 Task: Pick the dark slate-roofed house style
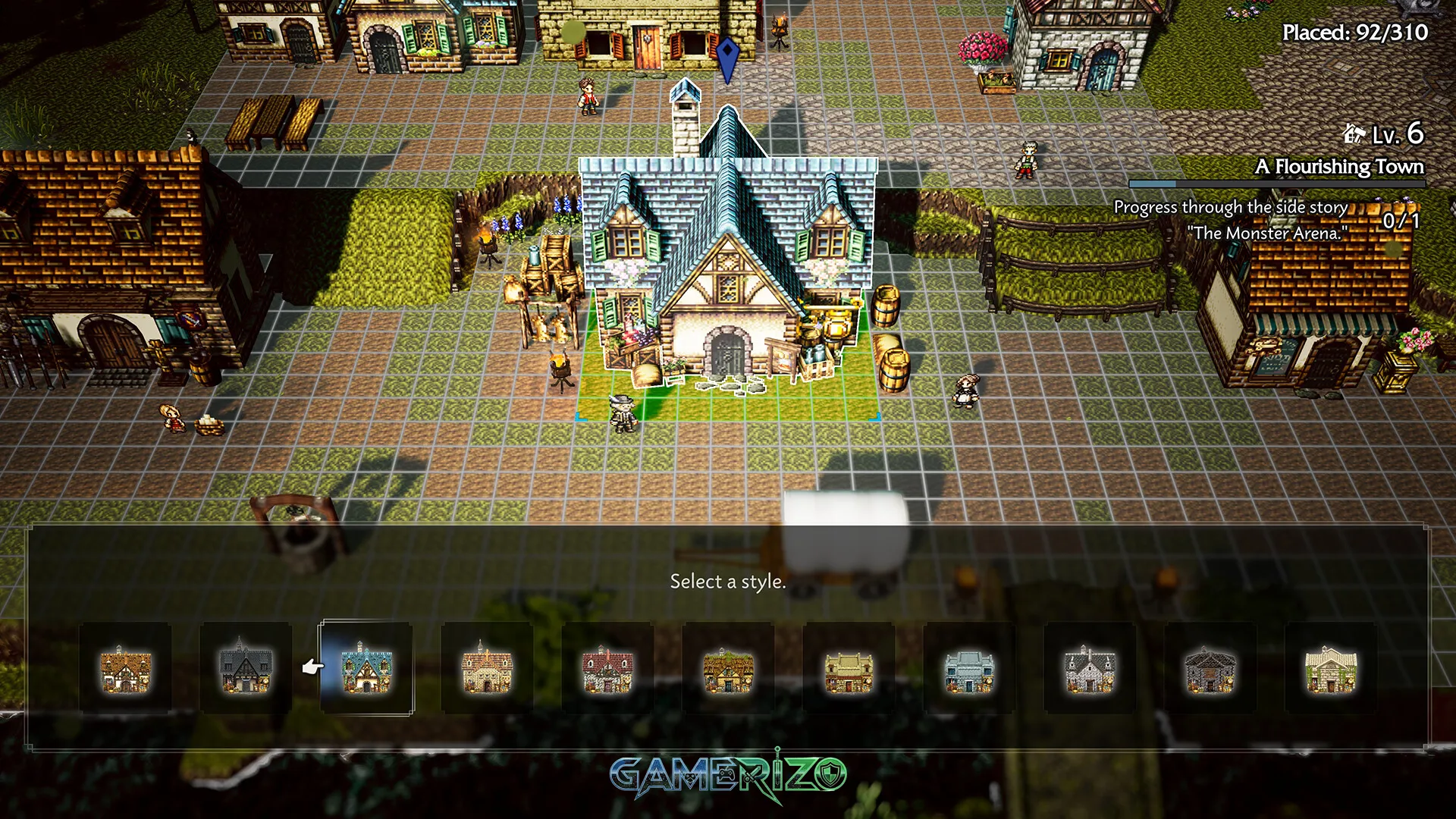click(245, 671)
